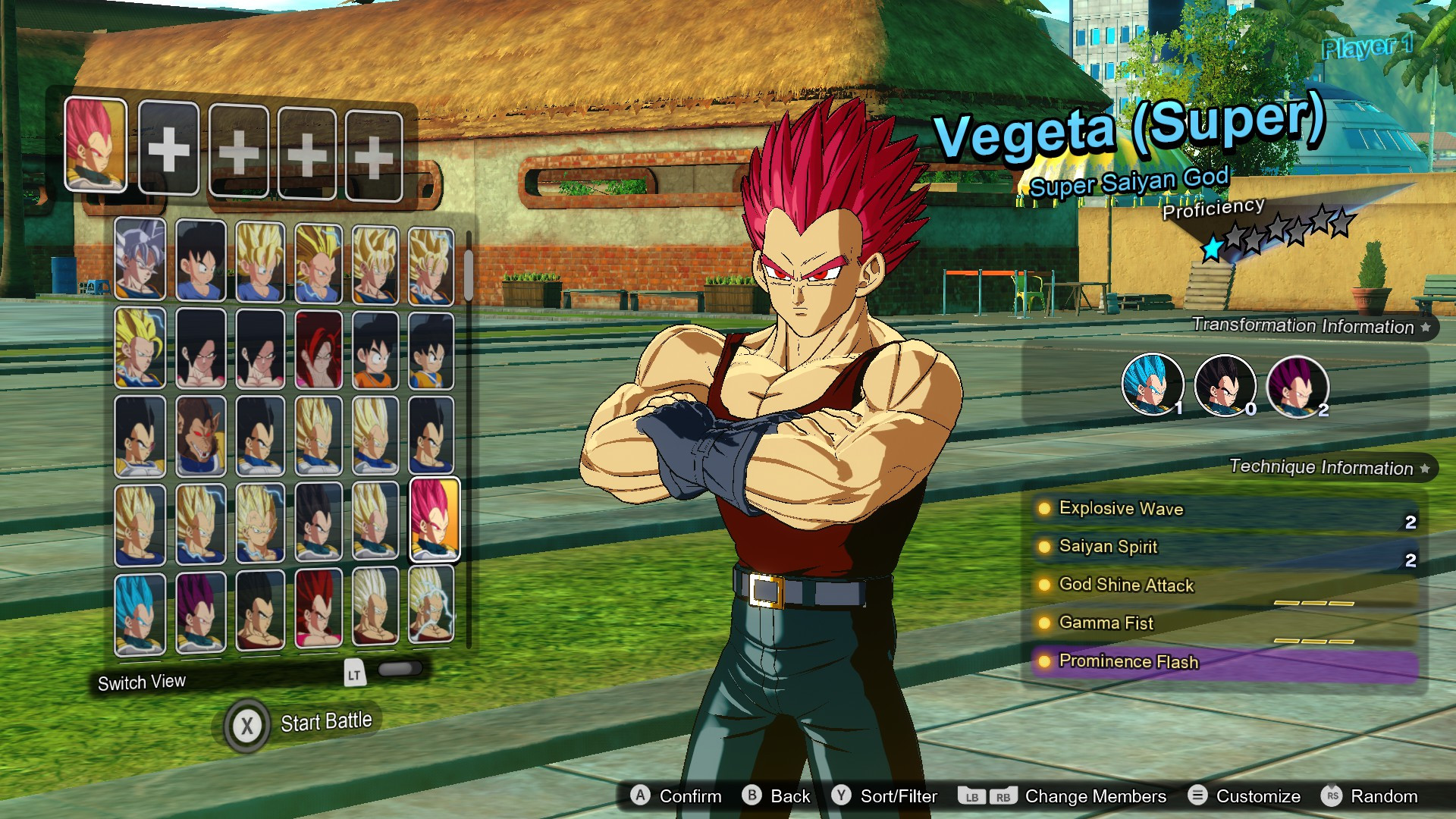Open the Super Saiyan Blue Vegeta transformation icon

[x=1152, y=387]
